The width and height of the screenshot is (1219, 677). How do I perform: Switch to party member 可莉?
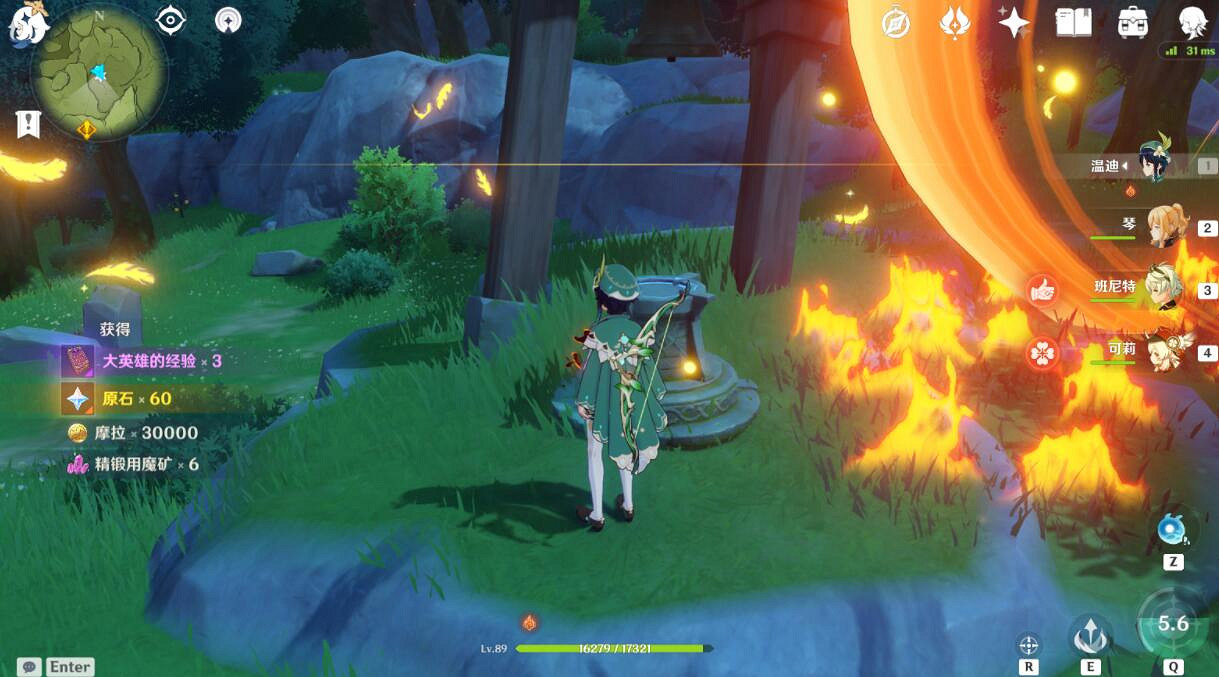pyautogui.click(x=1163, y=350)
